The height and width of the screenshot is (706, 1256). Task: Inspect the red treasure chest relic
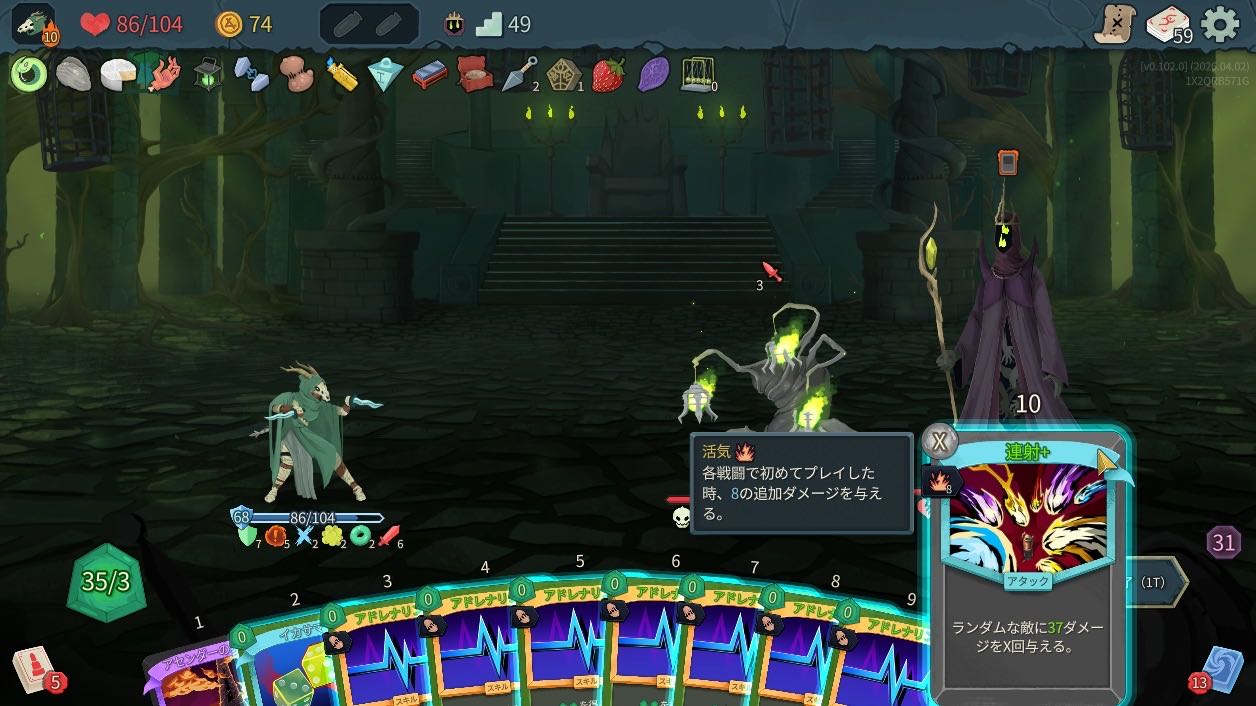point(474,74)
